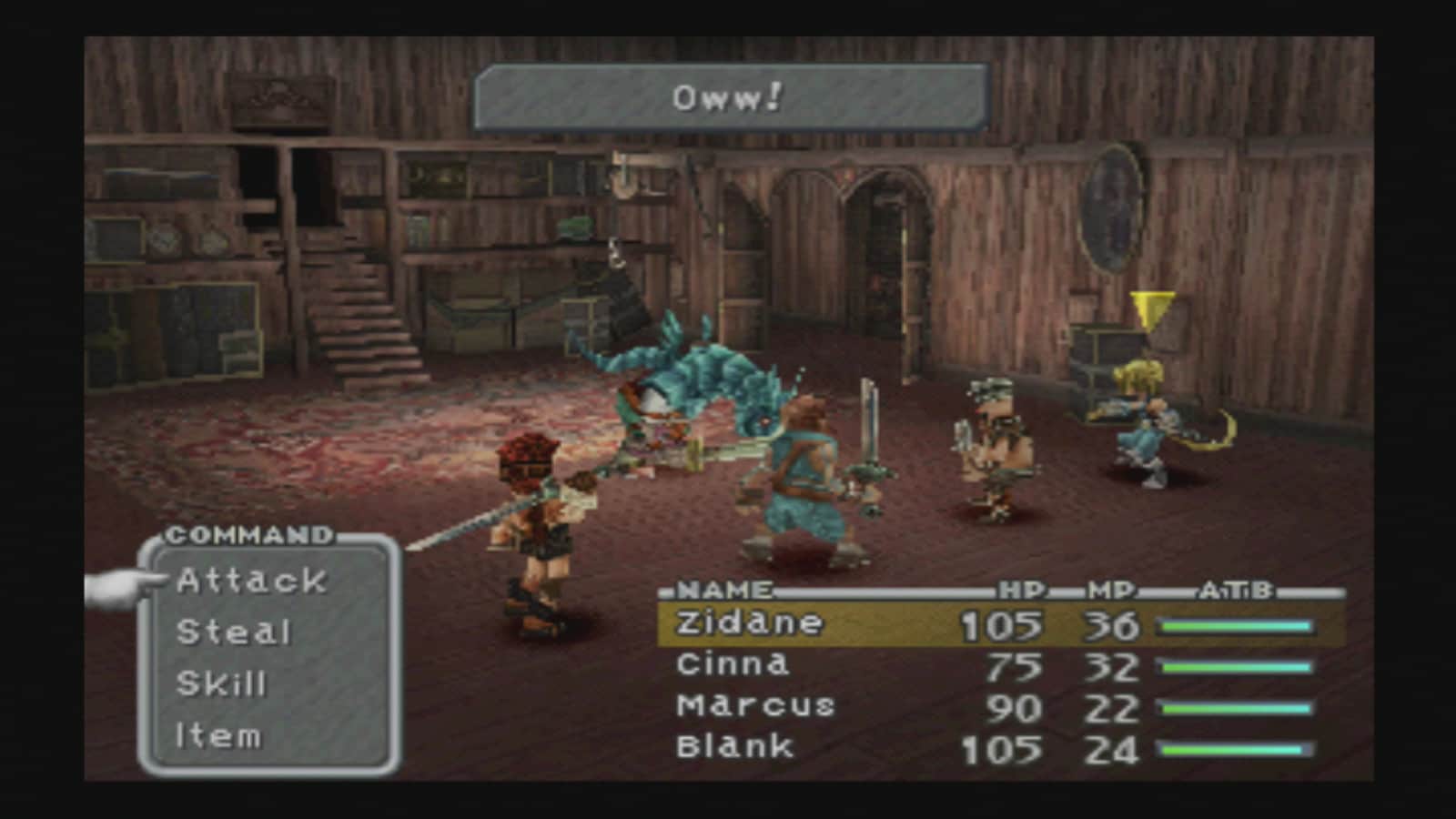The image size is (1456, 819).
Task: Open the Skill command list
Action: [x=221, y=683]
